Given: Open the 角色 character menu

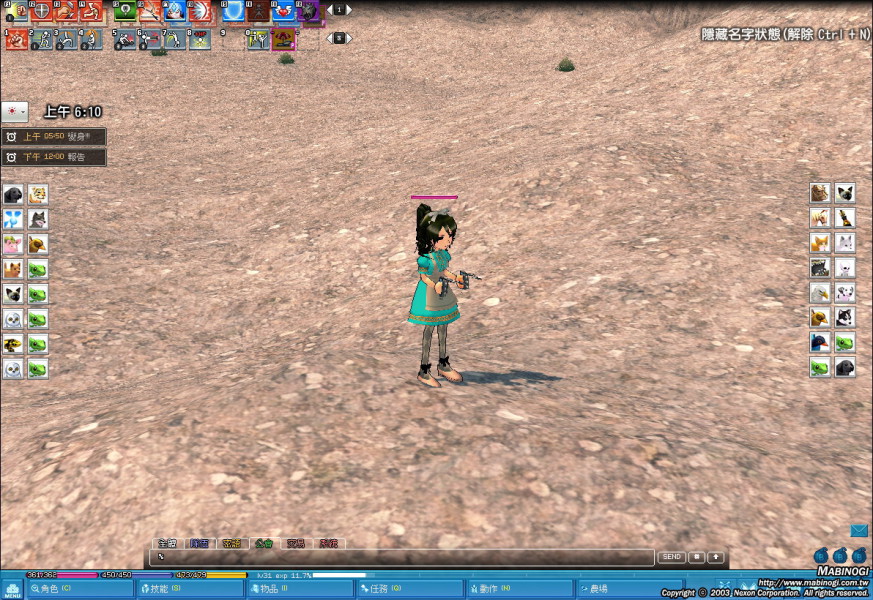Looking at the screenshot, I should (80, 589).
